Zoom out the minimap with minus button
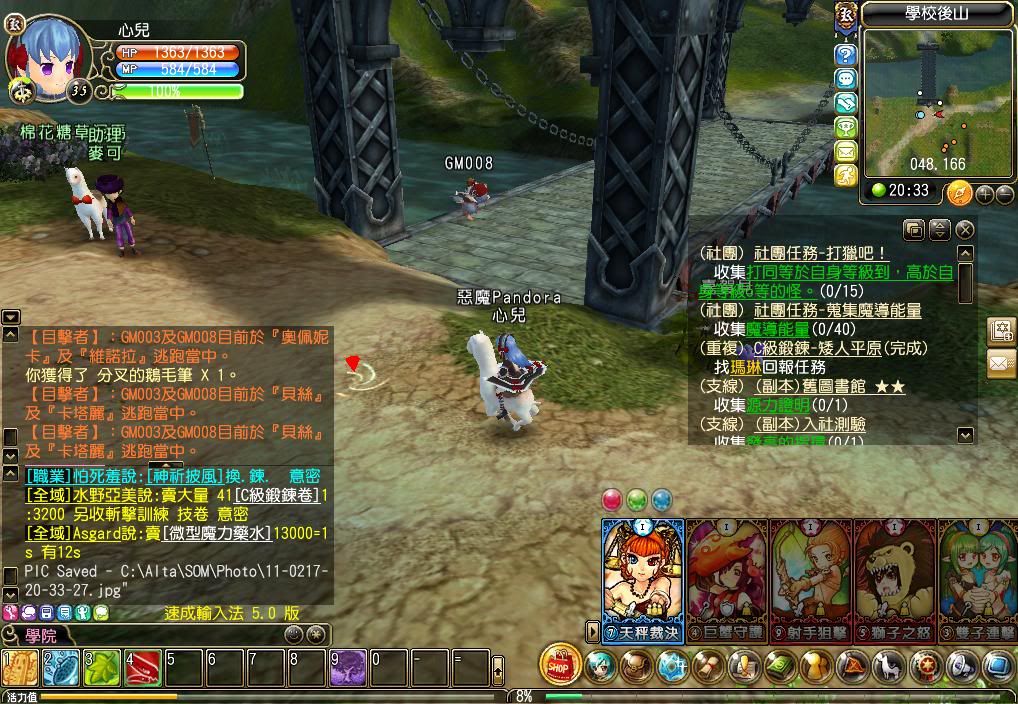 [1004, 193]
